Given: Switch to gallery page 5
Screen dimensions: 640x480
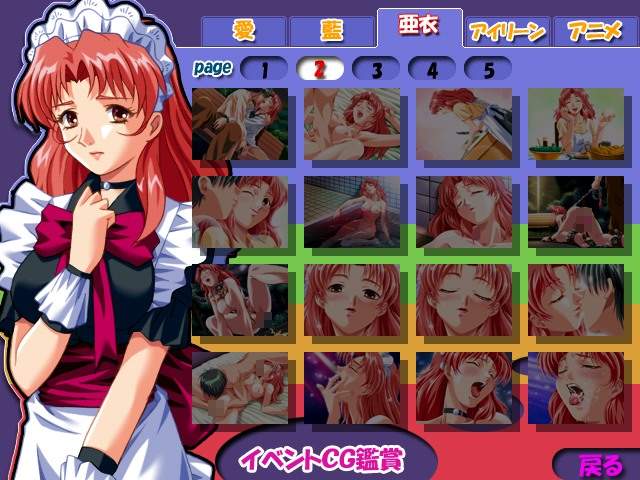Looking at the screenshot, I should click(488, 69).
